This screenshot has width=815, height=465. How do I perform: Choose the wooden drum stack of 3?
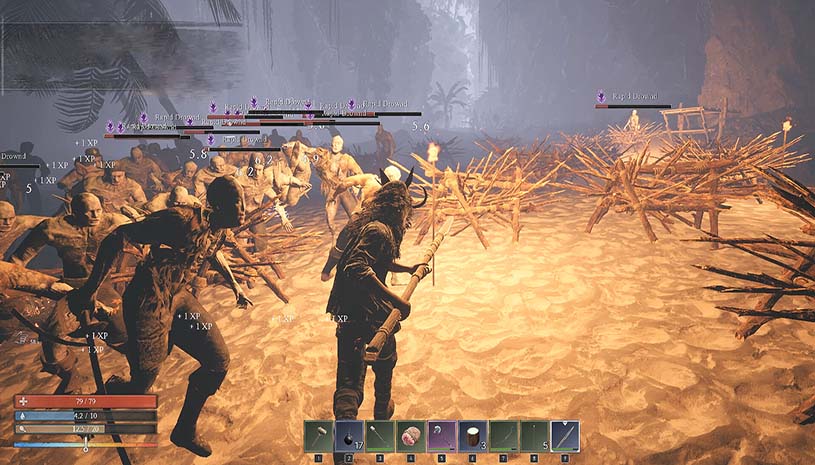click(x=473, y=435)
